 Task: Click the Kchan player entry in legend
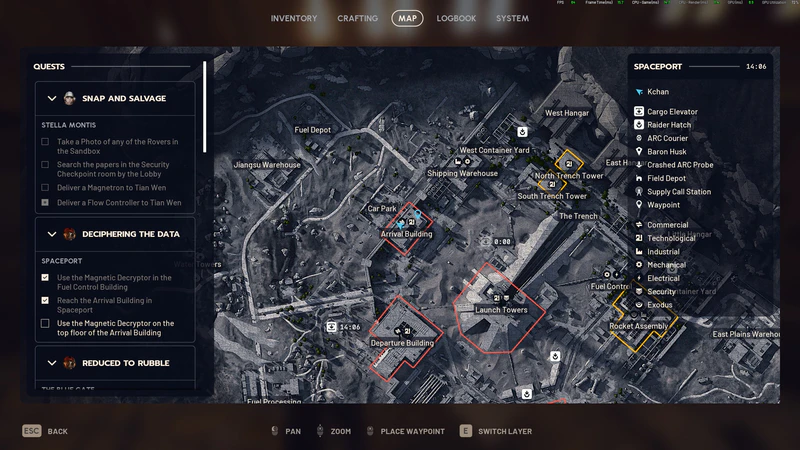pyautogui.click(x=657, y=91)
